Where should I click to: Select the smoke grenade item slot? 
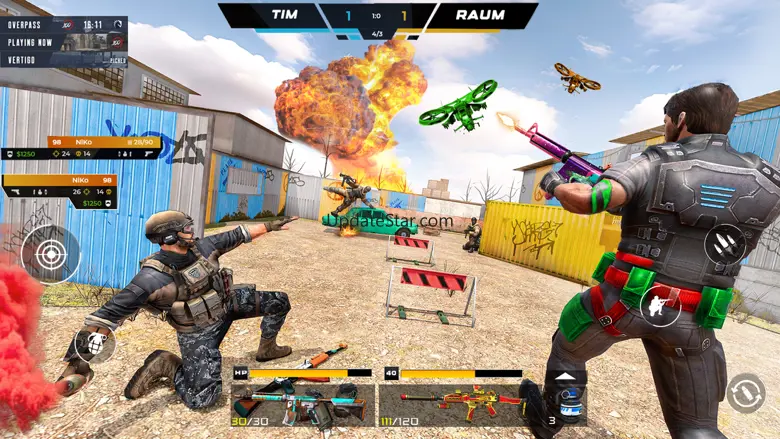[x=566, y=407]
